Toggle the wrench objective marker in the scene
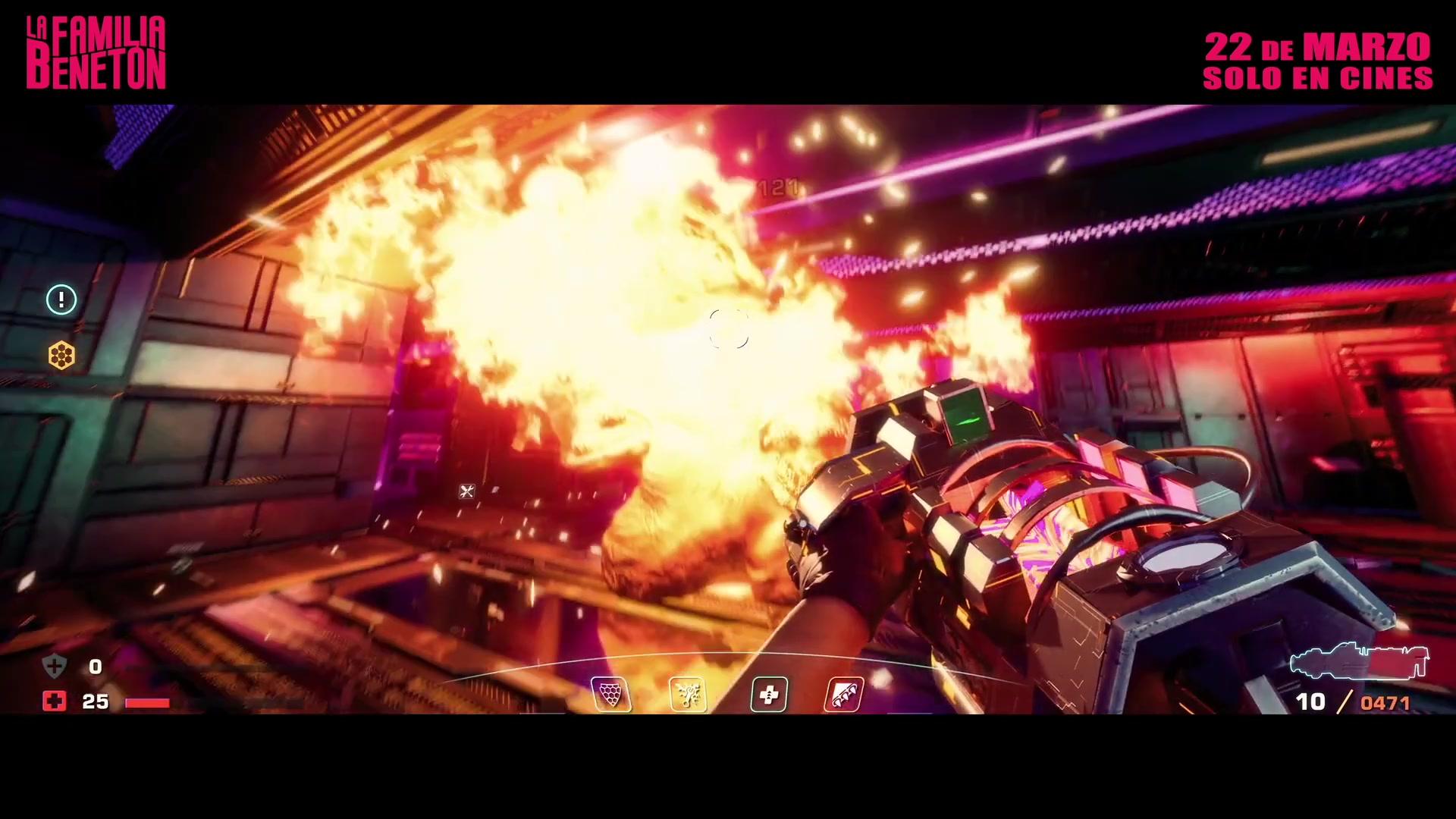Screen dimensions: 1456x819 [467, 492]
